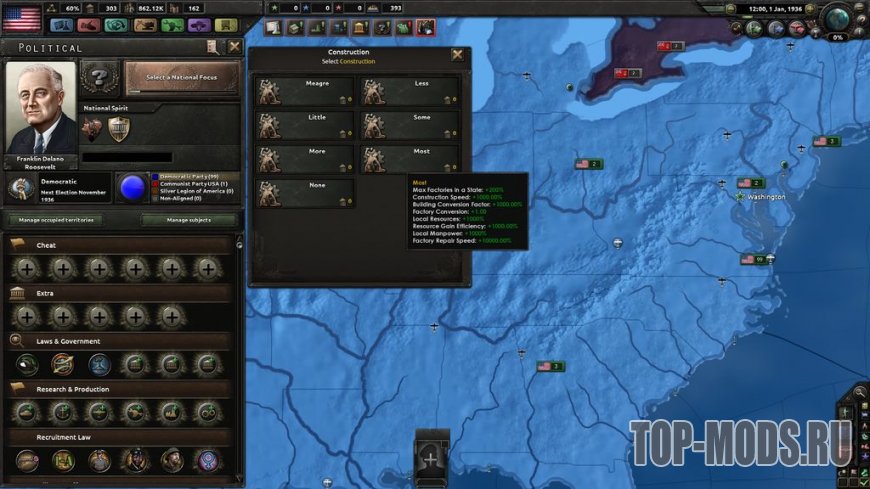Choose the Less construction option
Viewport: 870px width, 489px height.
[x=410, y=91]
